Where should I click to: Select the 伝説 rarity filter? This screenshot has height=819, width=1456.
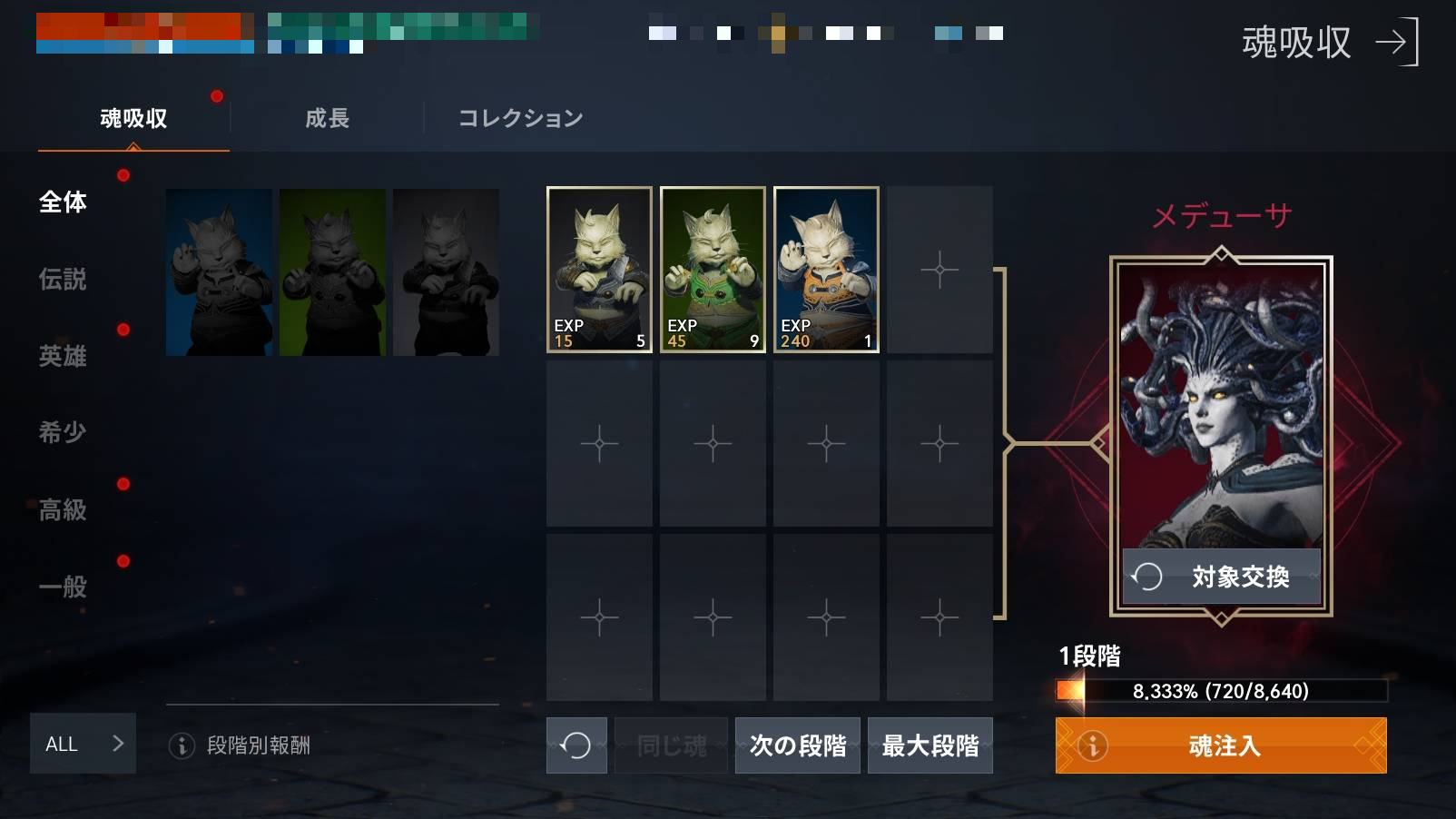(x=61, y=281)
